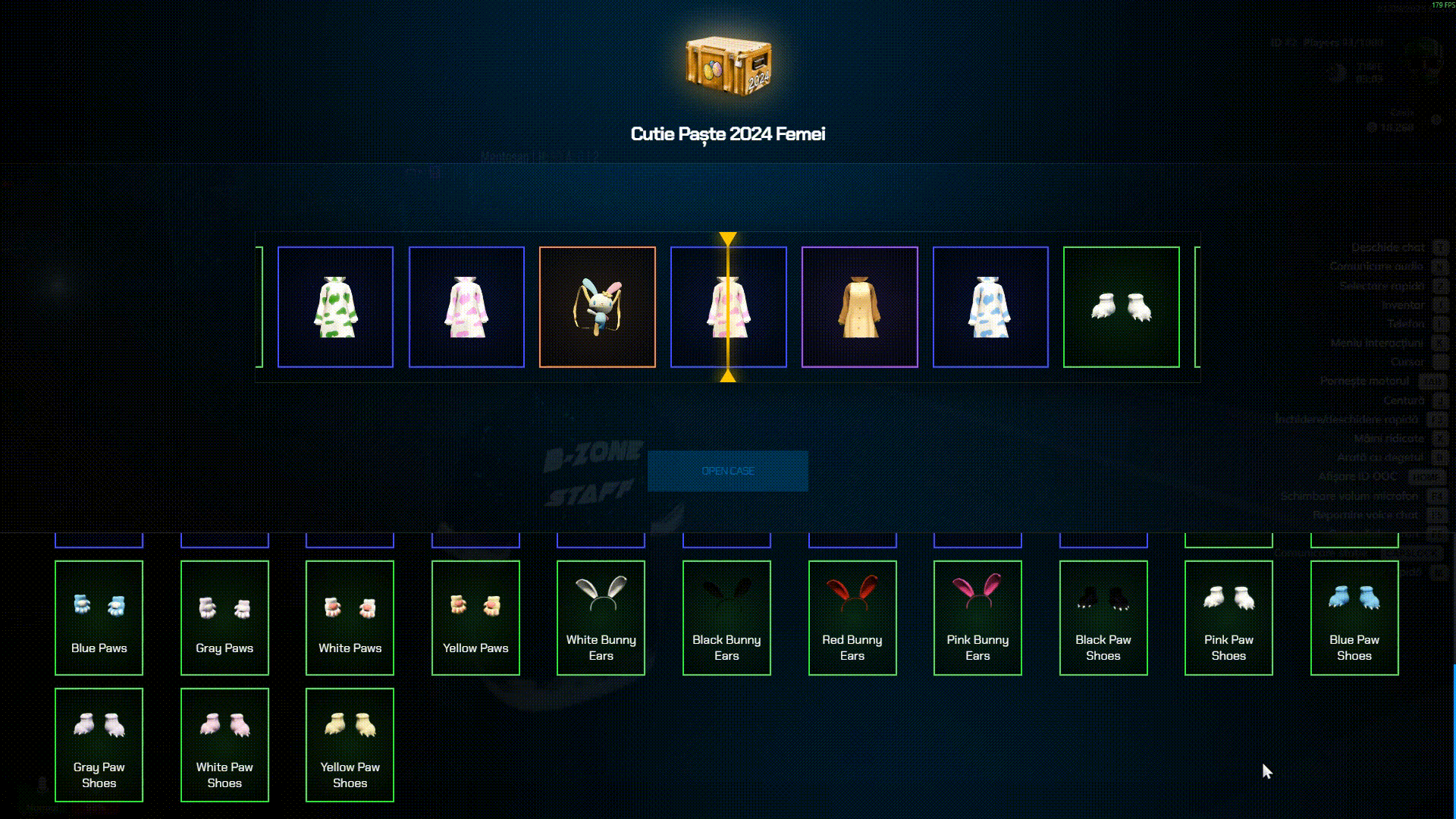Select the Black Paw Shoes card

(x=1103, y=617)
